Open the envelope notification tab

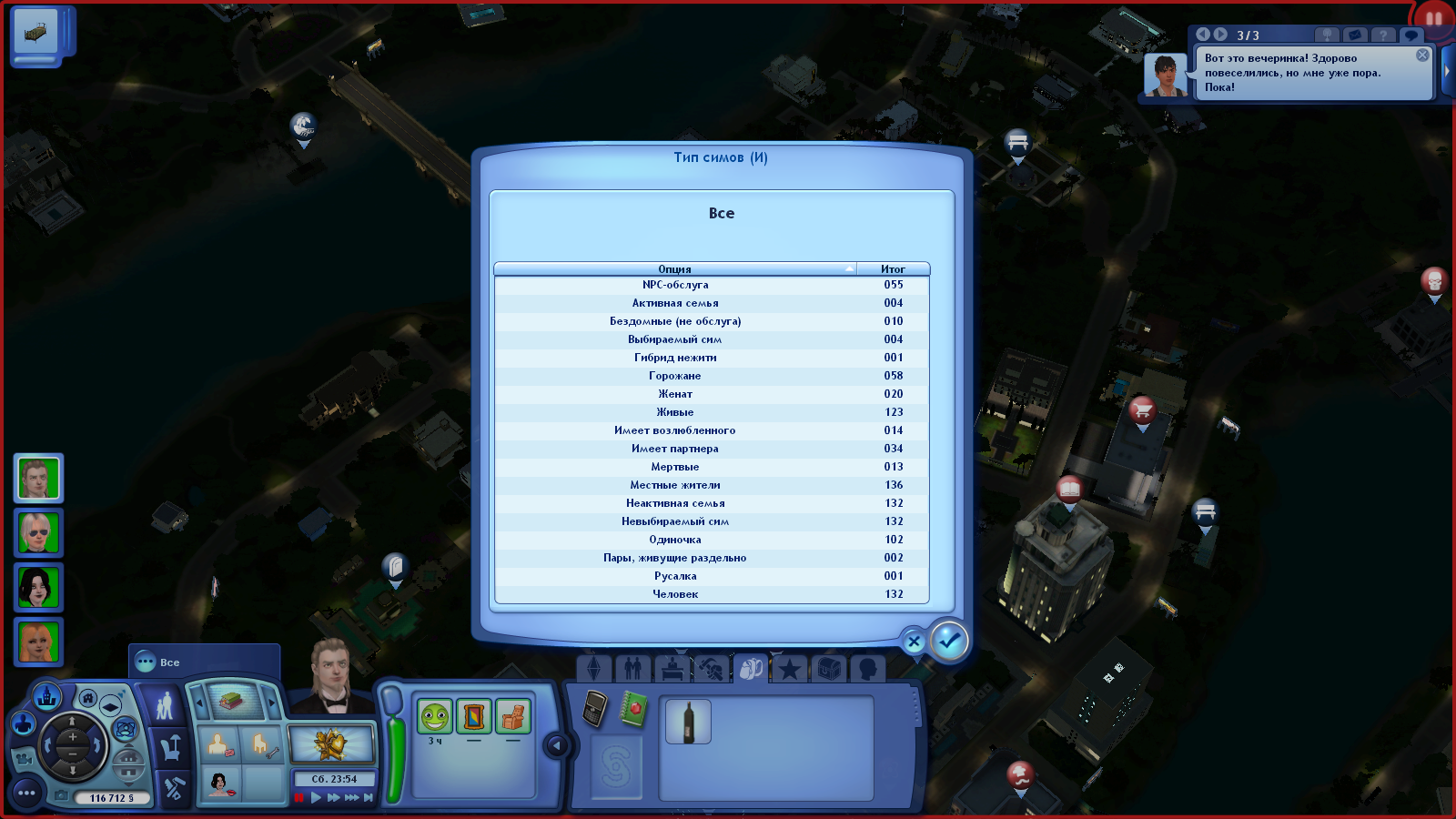[x=1355, y=35]
